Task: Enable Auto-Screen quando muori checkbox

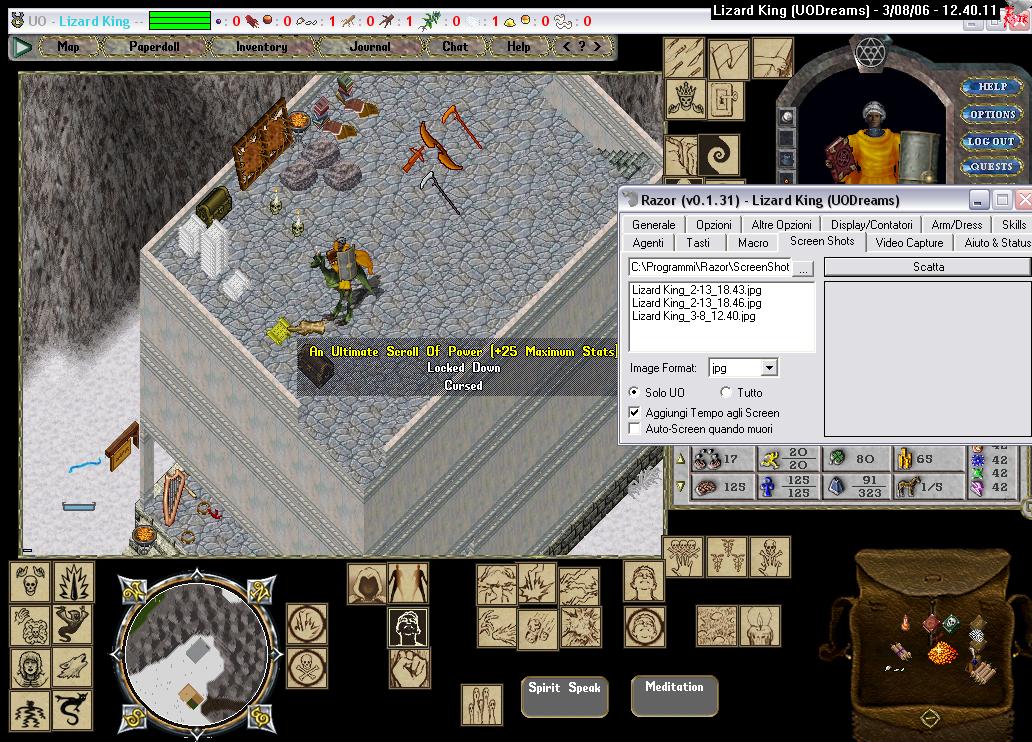Action: 634,429
